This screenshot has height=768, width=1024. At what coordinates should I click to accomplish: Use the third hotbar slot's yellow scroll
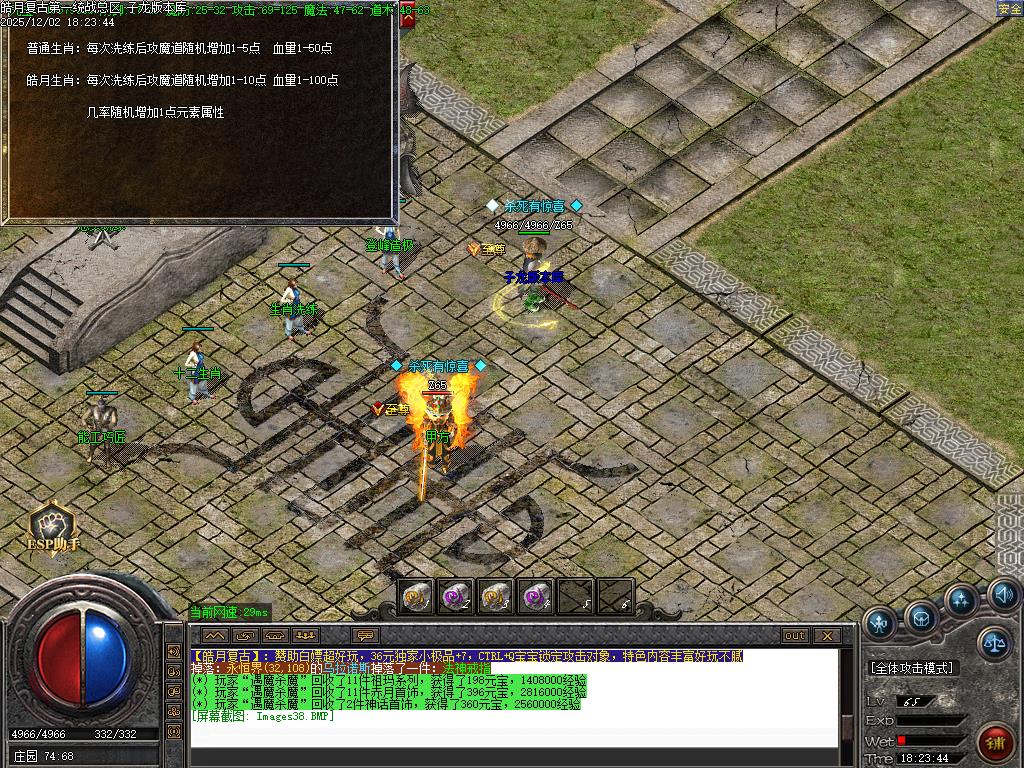496,597
